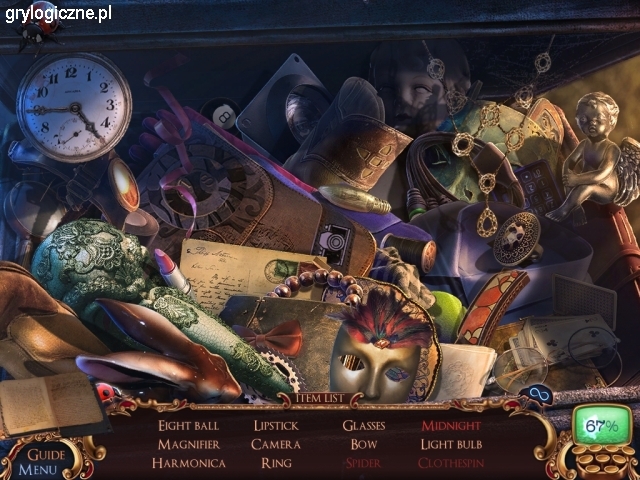Select Harmonica in the item list

click(188, 463)
